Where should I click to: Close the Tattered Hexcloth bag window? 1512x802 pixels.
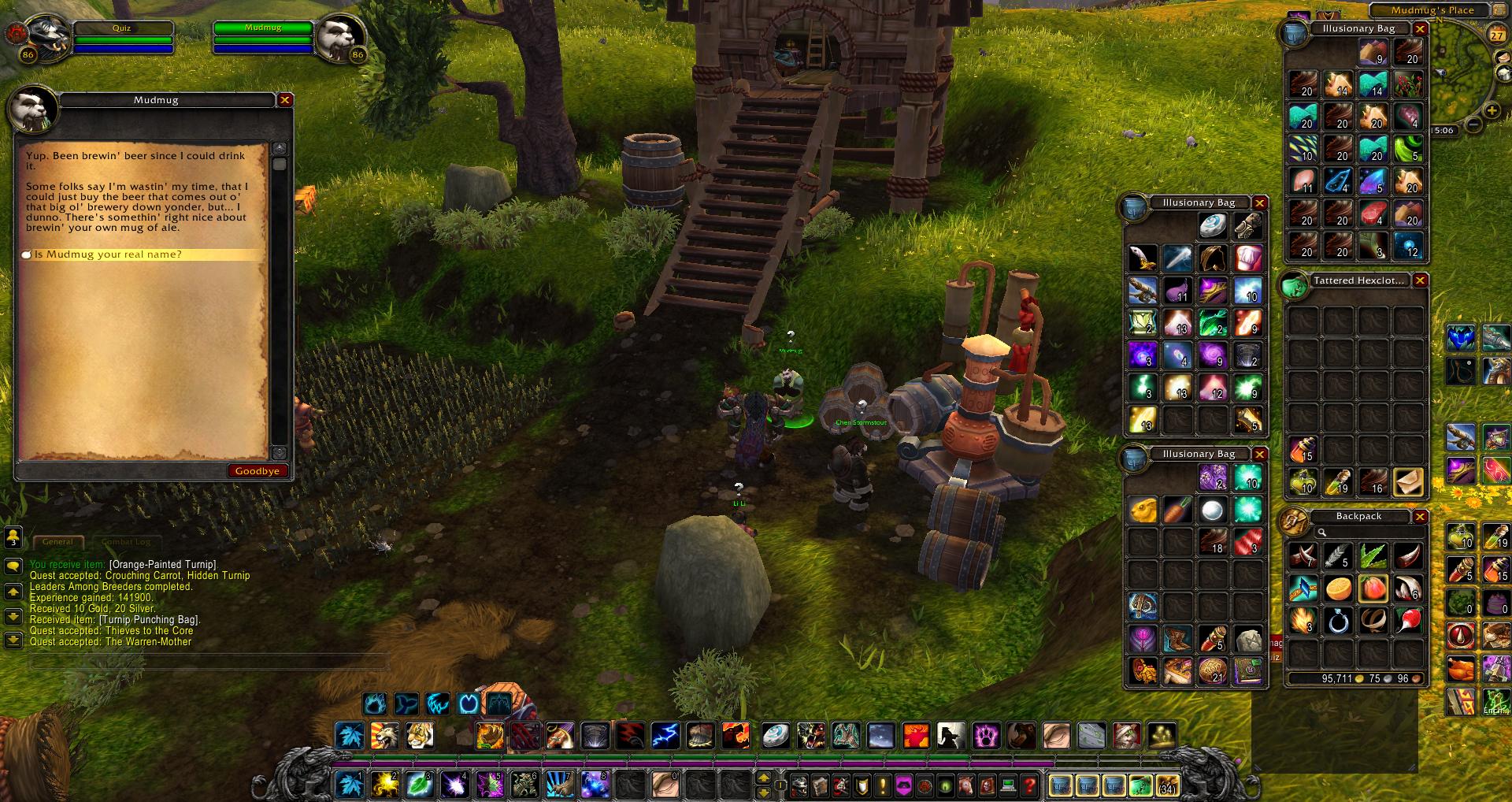(x=1420, y=280)
